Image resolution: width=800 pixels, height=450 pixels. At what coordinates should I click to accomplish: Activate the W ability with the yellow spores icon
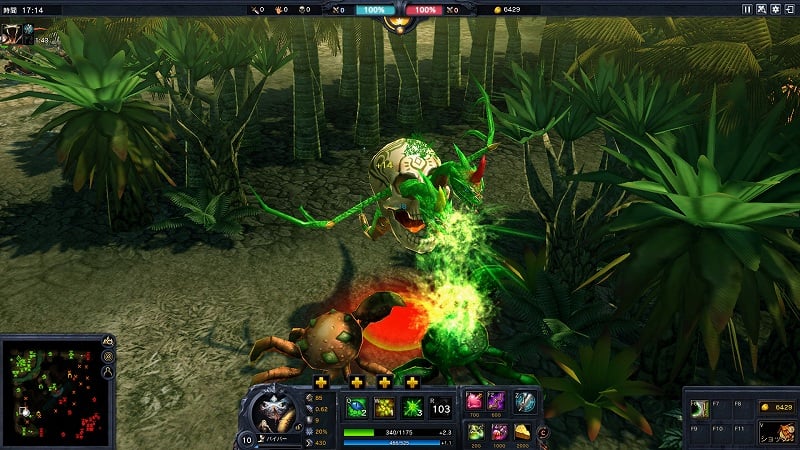click(384, 408)
